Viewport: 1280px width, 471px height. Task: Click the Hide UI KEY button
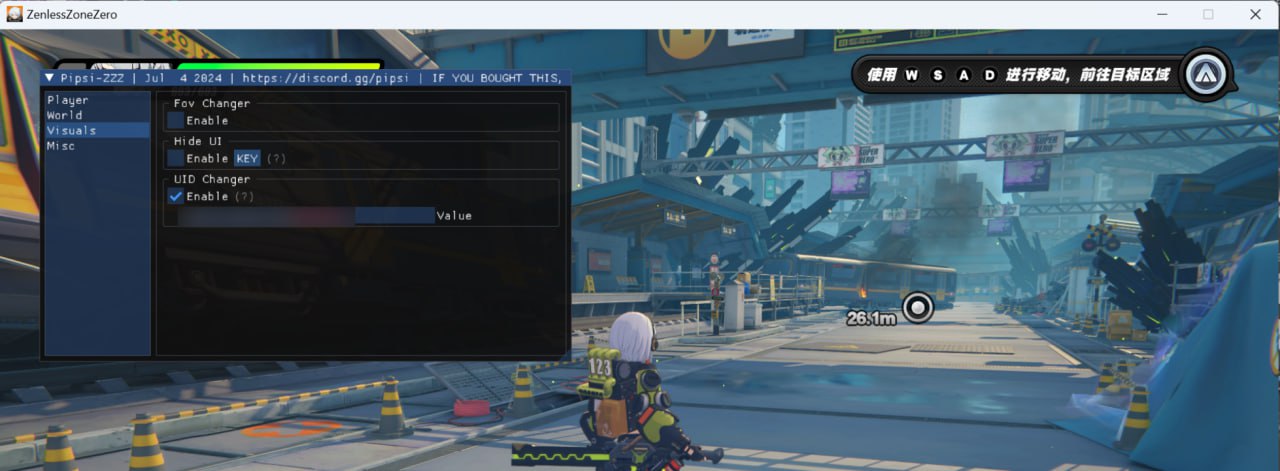(247, 158)
